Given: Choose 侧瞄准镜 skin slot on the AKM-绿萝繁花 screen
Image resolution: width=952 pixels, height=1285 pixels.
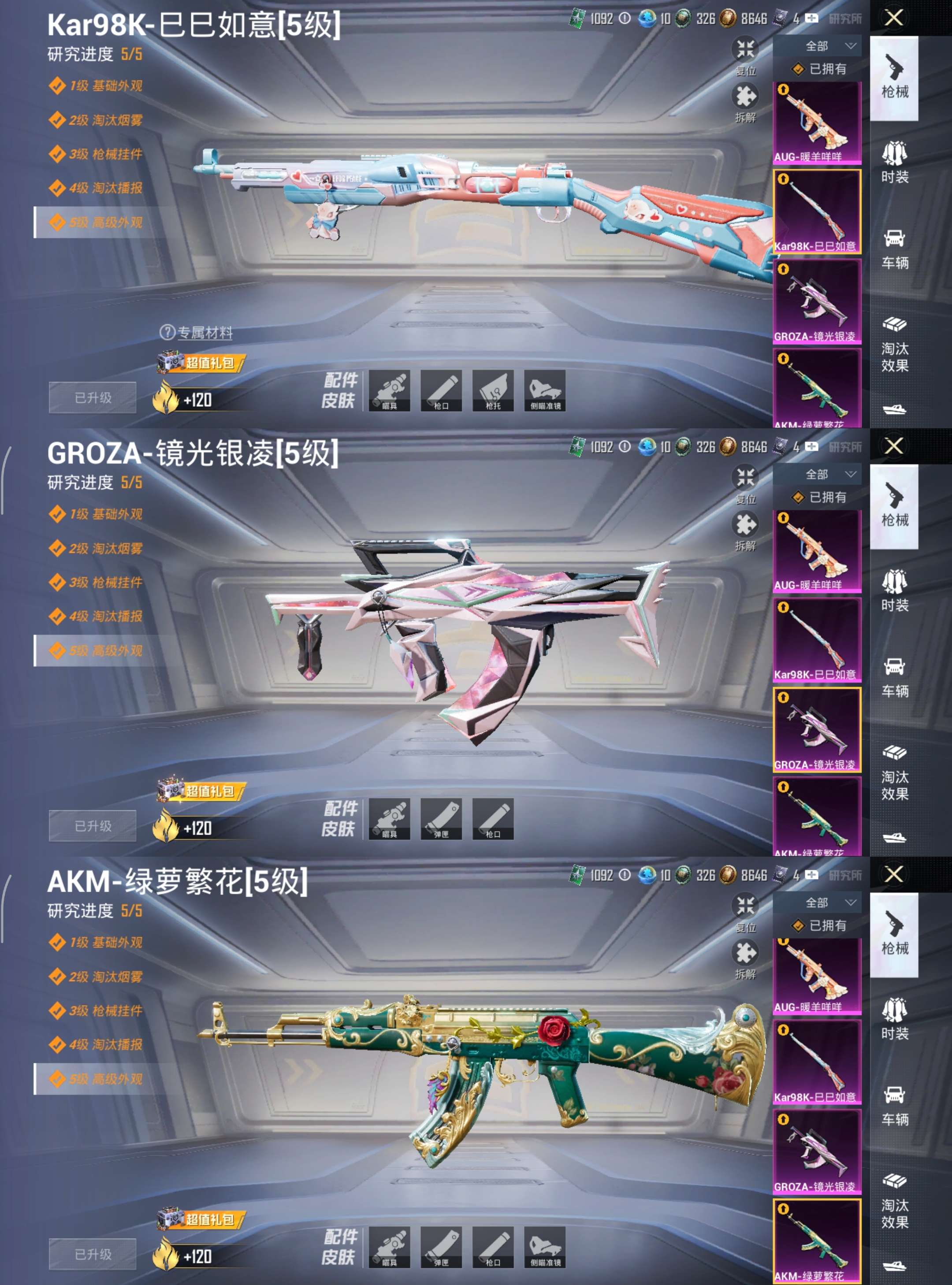Looking at the screenshot, I should (545, 1247).
